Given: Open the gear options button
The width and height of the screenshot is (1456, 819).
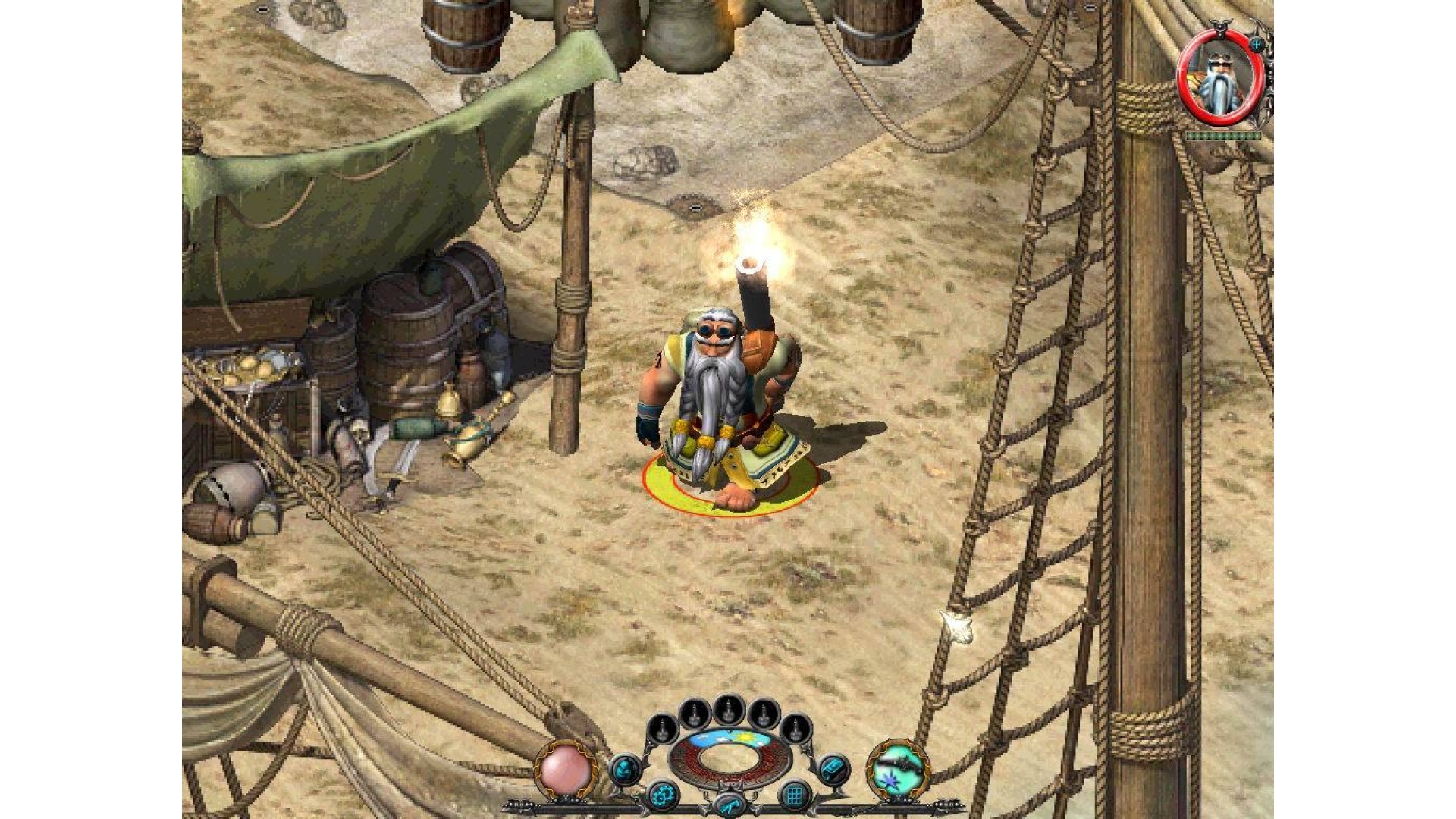Looking at the screenshot, I should tap(661, 796).
